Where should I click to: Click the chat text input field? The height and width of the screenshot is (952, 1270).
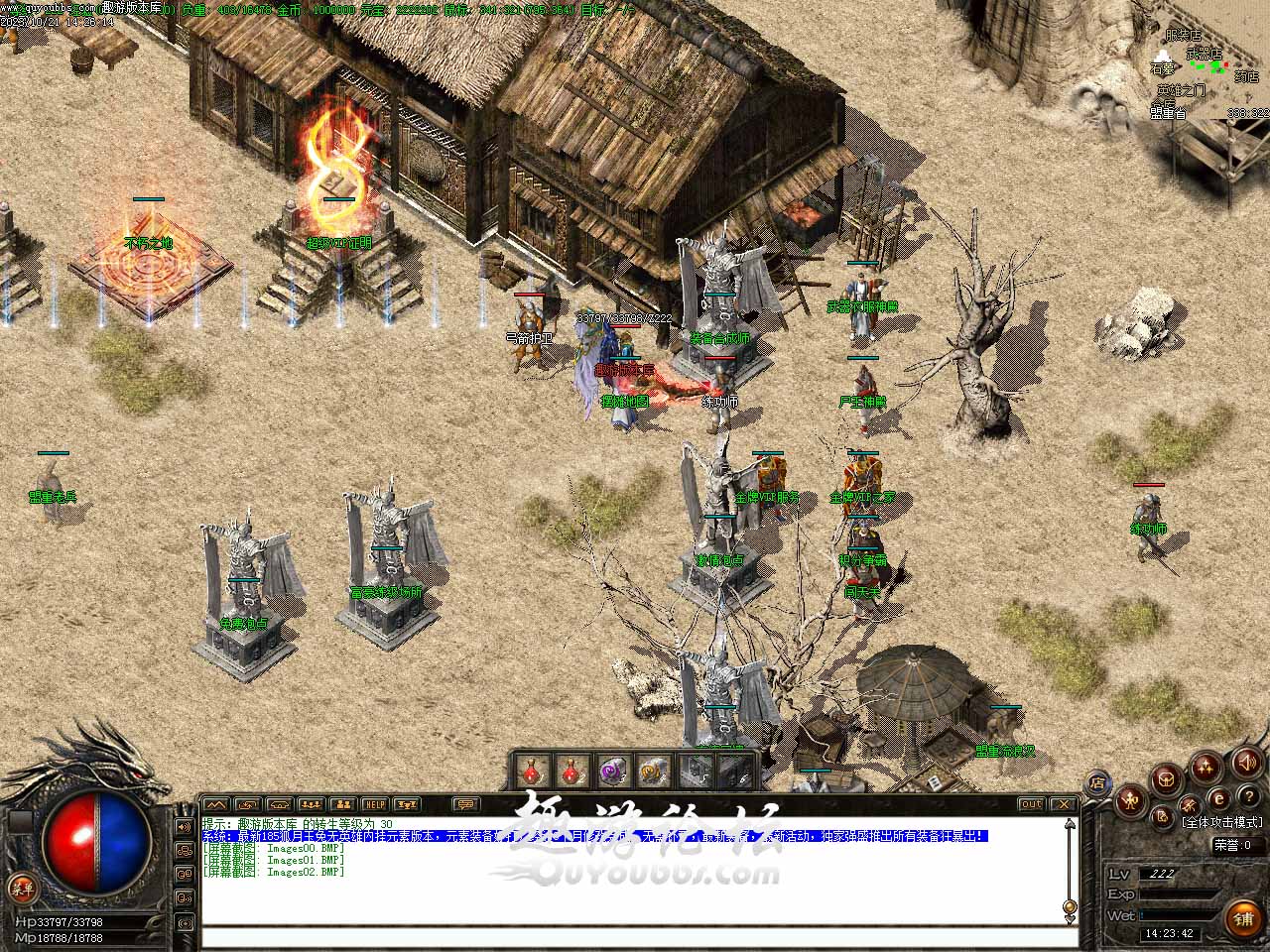[x=635, y=937]
